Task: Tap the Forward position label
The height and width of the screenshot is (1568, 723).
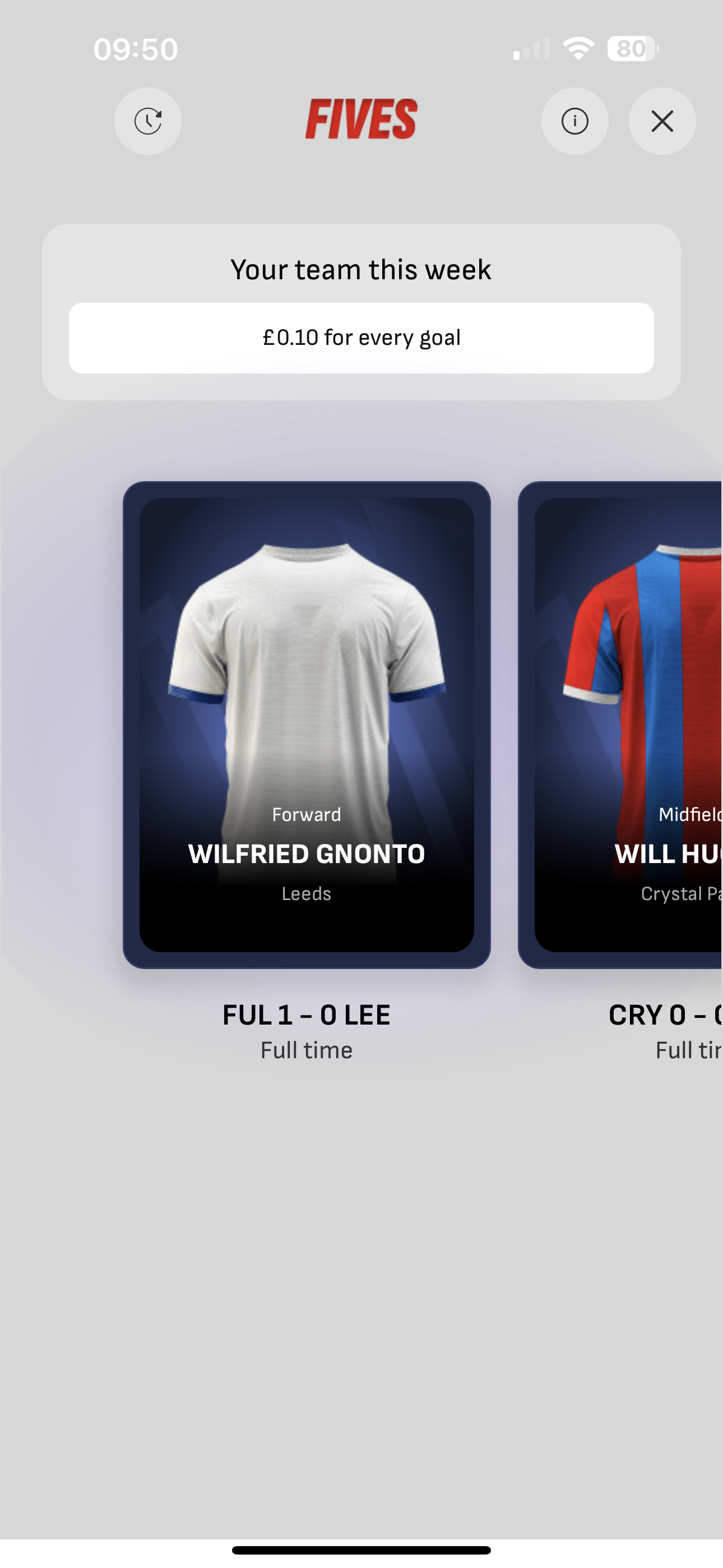Action: click(306, 814)
